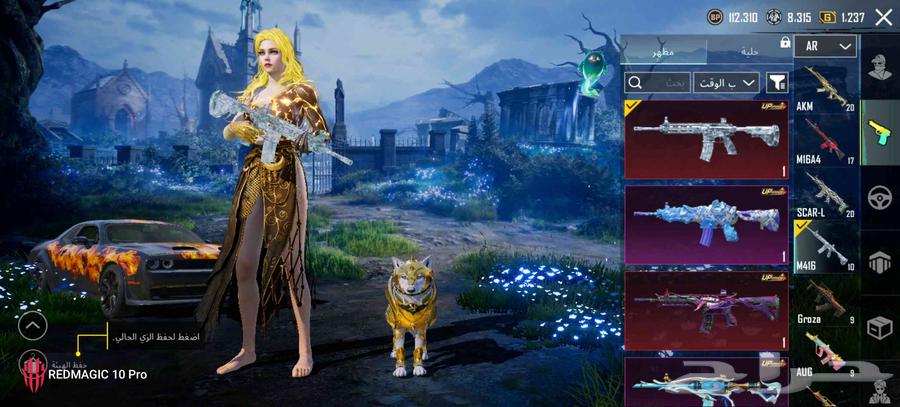This screenshot has height=407, width=900.
Task: Choose the M416 weapon entry
Action: [825, 248]
